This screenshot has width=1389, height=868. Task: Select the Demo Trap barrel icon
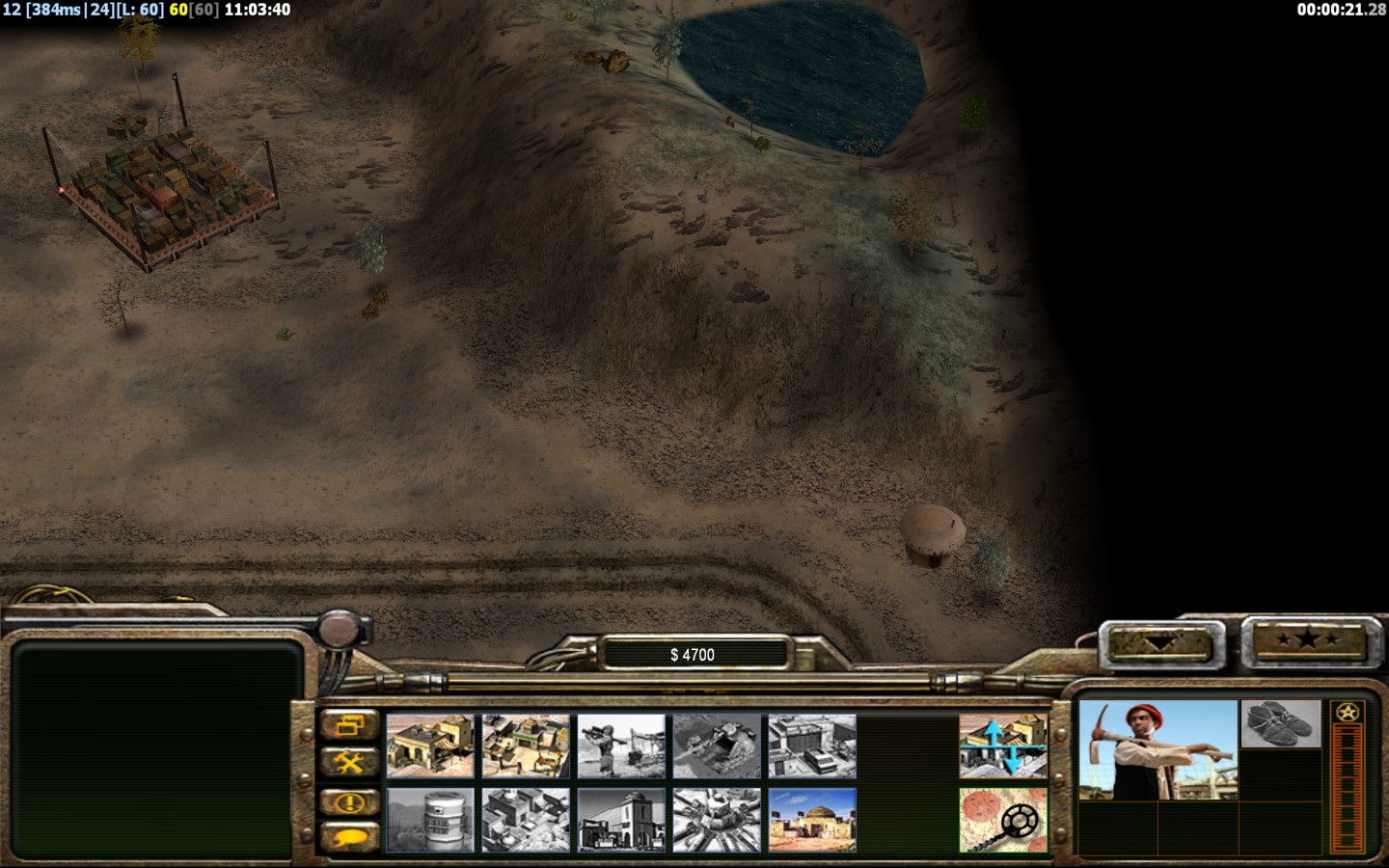(430, 820)
